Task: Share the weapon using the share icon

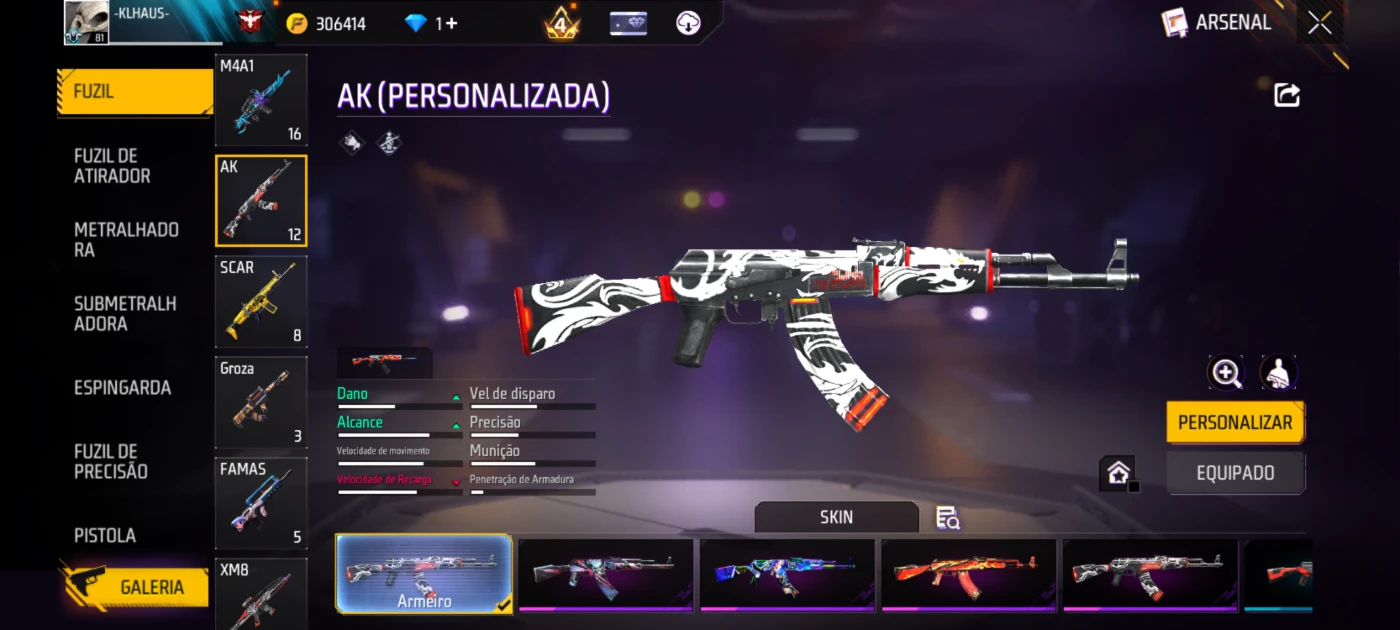Action: pyautogui.click(x=1287, y=95)
